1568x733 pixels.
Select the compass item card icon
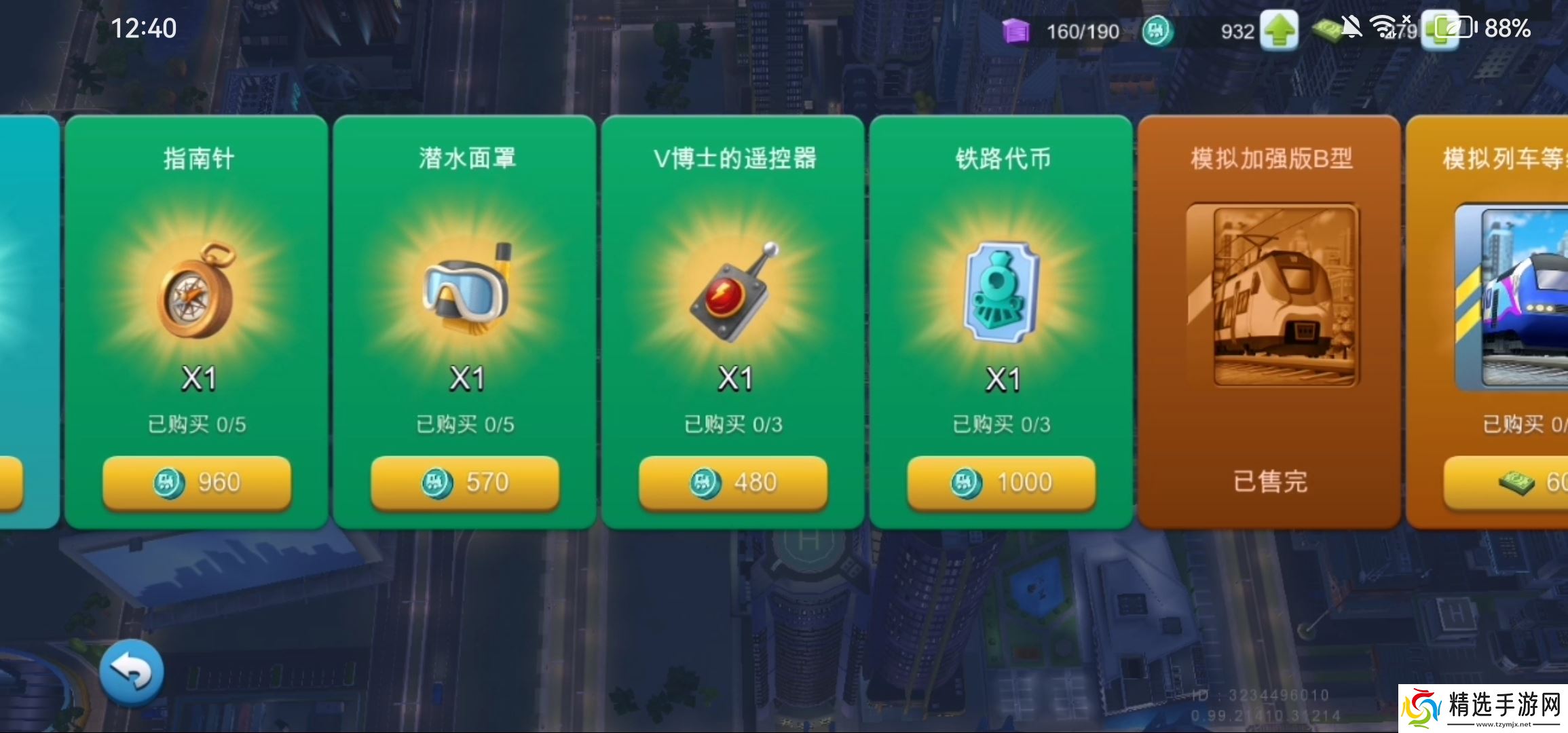(x=198, y=291)
